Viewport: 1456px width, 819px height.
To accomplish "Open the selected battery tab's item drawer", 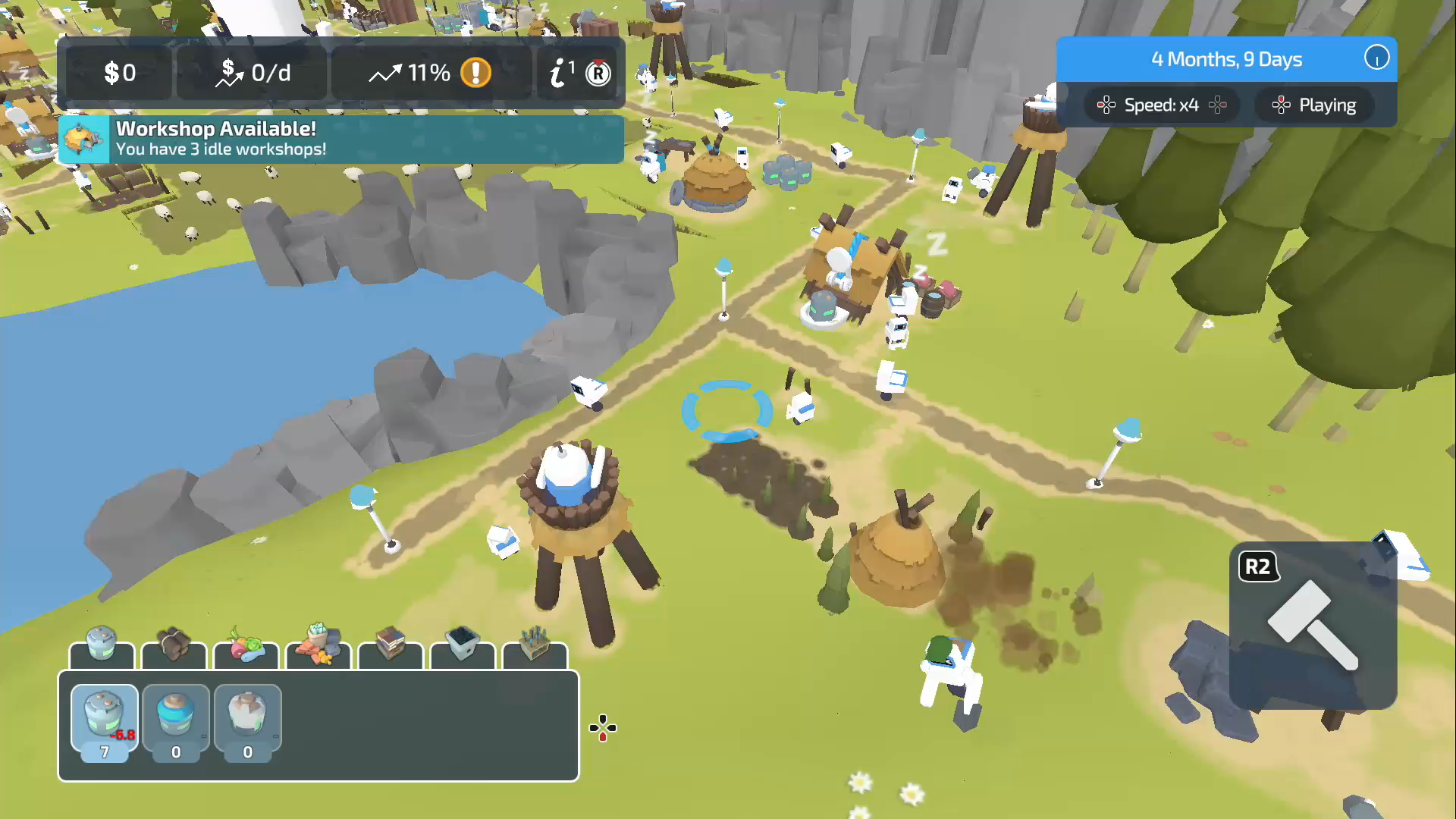I will tap(104, 720).
